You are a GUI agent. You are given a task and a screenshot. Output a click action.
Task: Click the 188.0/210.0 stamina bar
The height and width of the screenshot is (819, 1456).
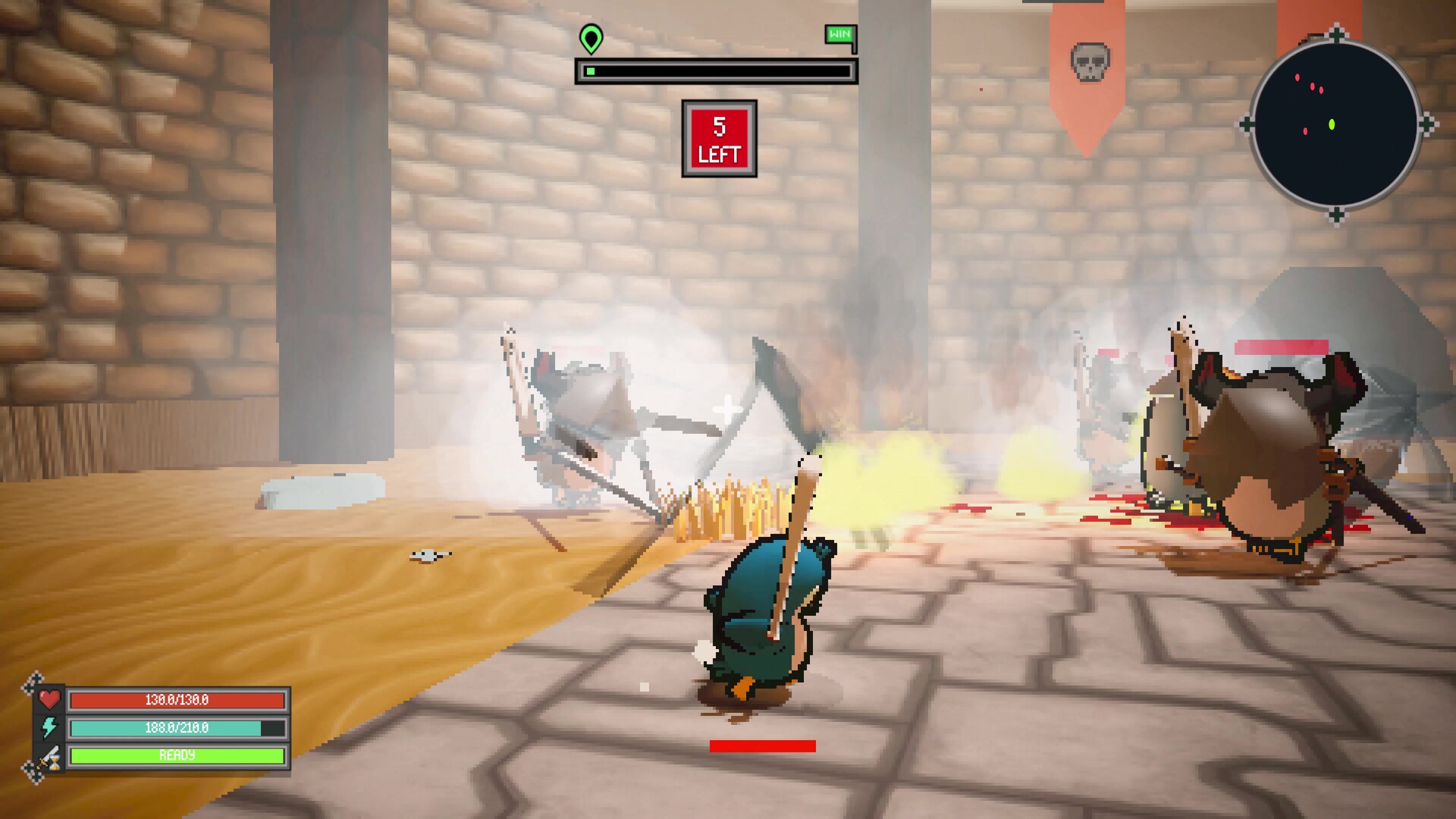click(x=176, y=728)
